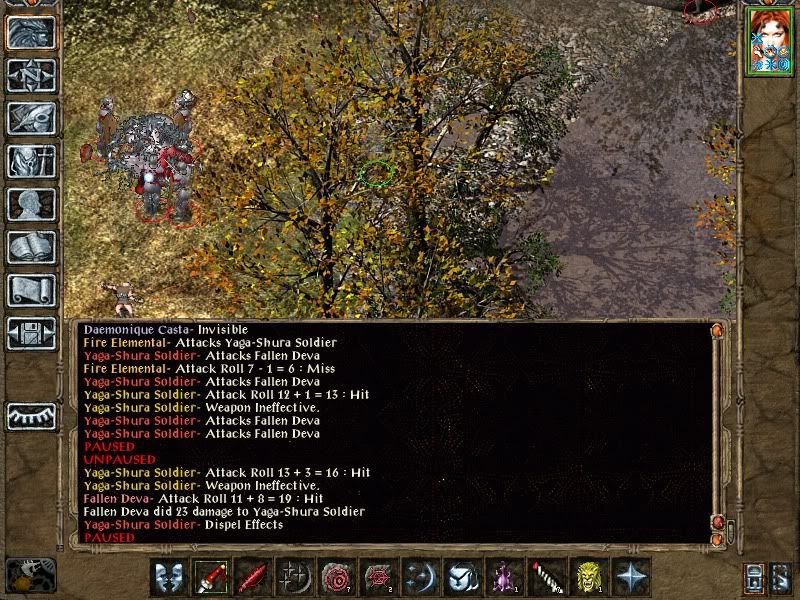Open the mage spellbook with the open-book icon
Image resolution: width=800 pixels, height=600 pixels.
click(x=31, y=247)
